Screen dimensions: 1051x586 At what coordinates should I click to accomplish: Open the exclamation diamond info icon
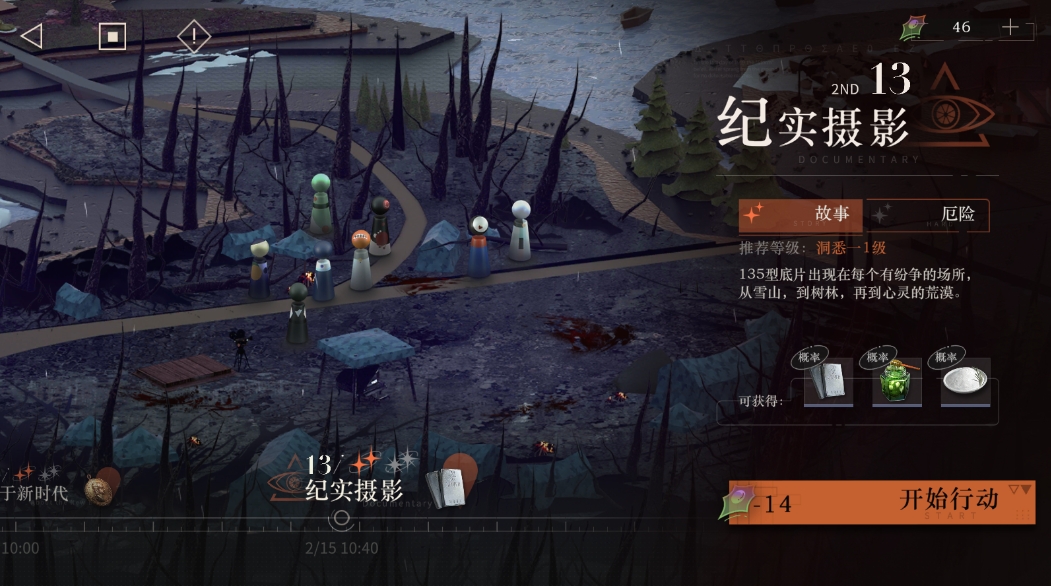coord(194,37)
